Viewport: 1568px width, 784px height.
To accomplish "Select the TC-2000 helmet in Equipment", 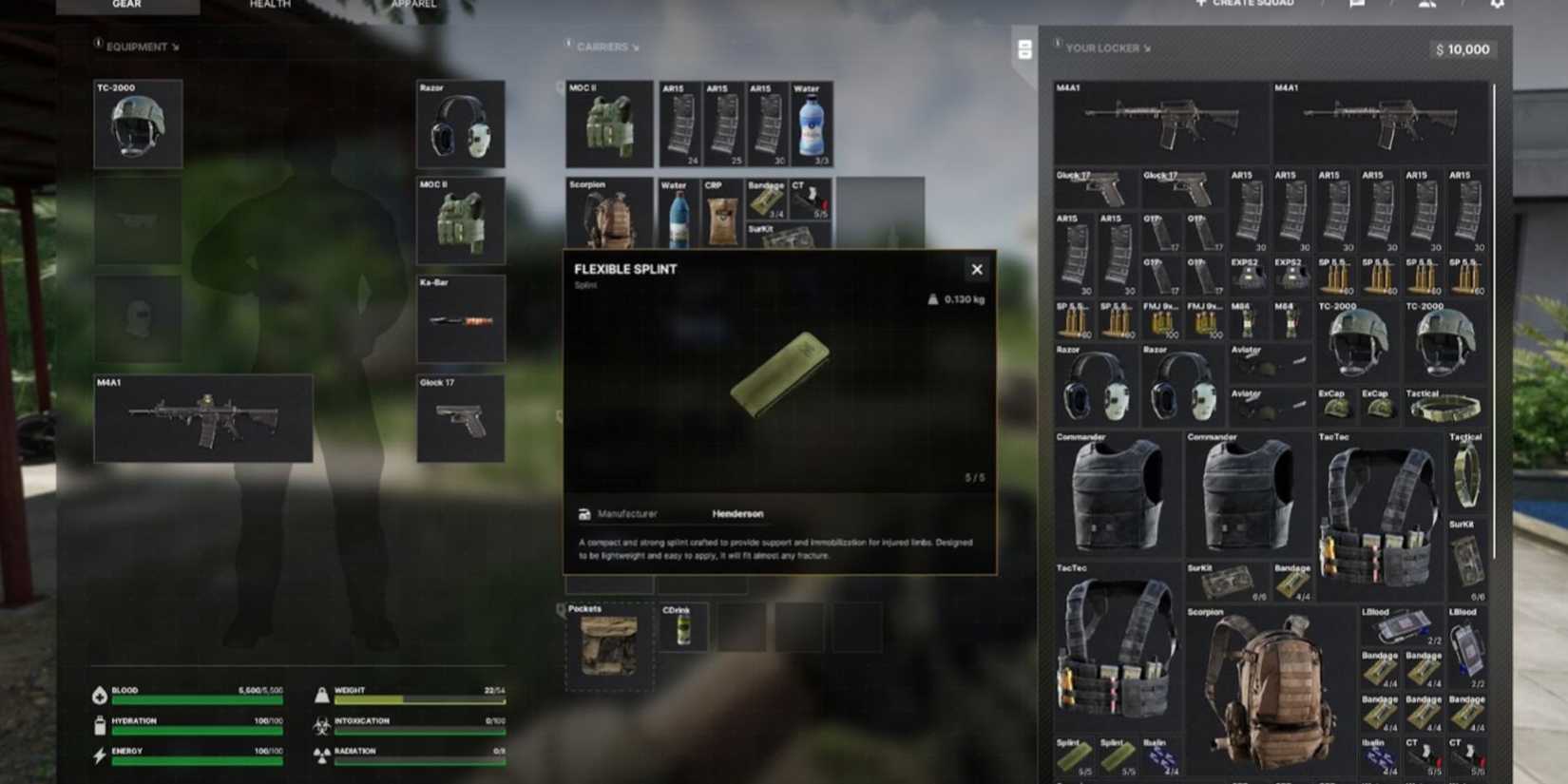I will coord(137,124).
